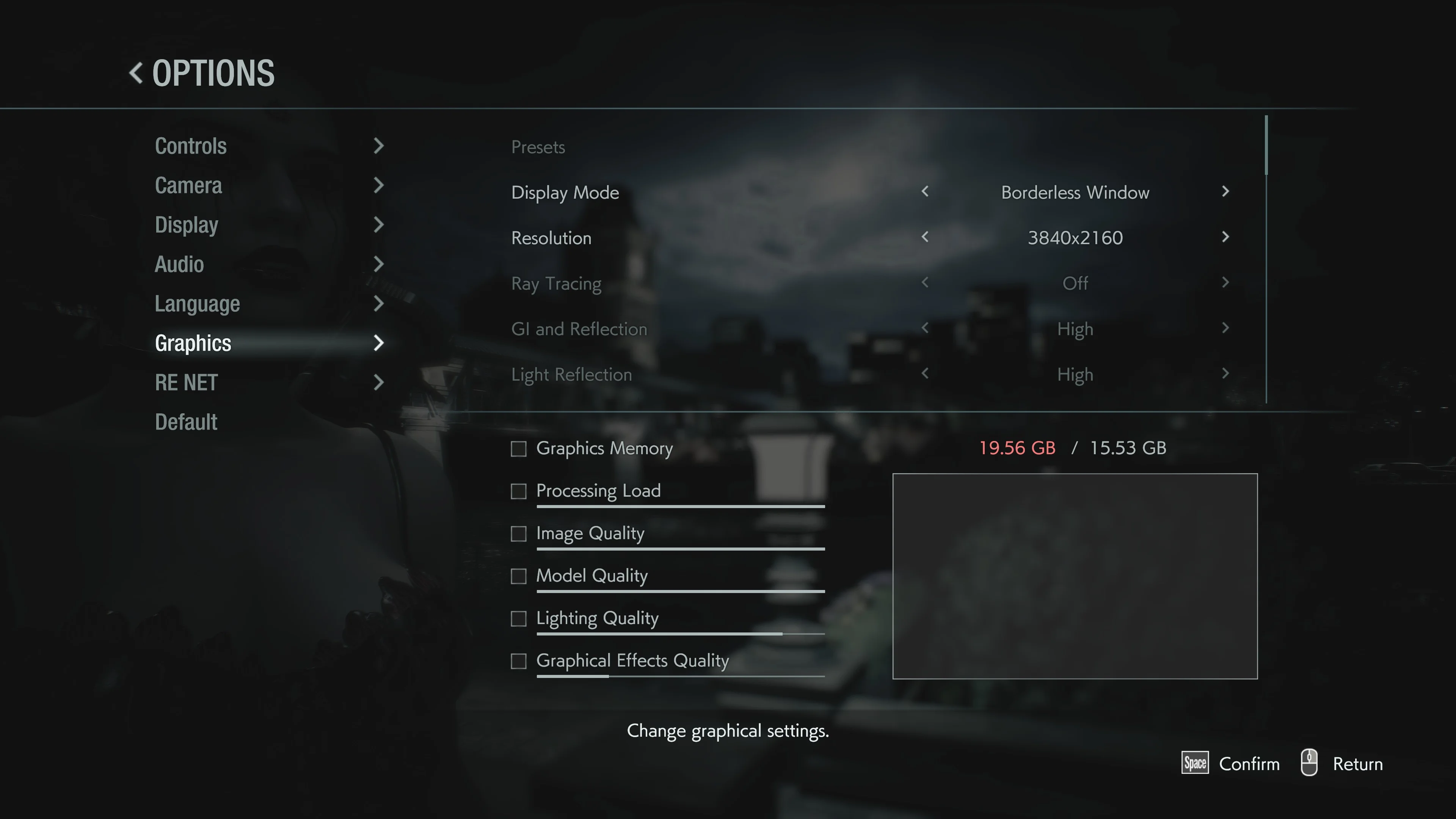Select the Presets setting row

click(x=538, y=147)
